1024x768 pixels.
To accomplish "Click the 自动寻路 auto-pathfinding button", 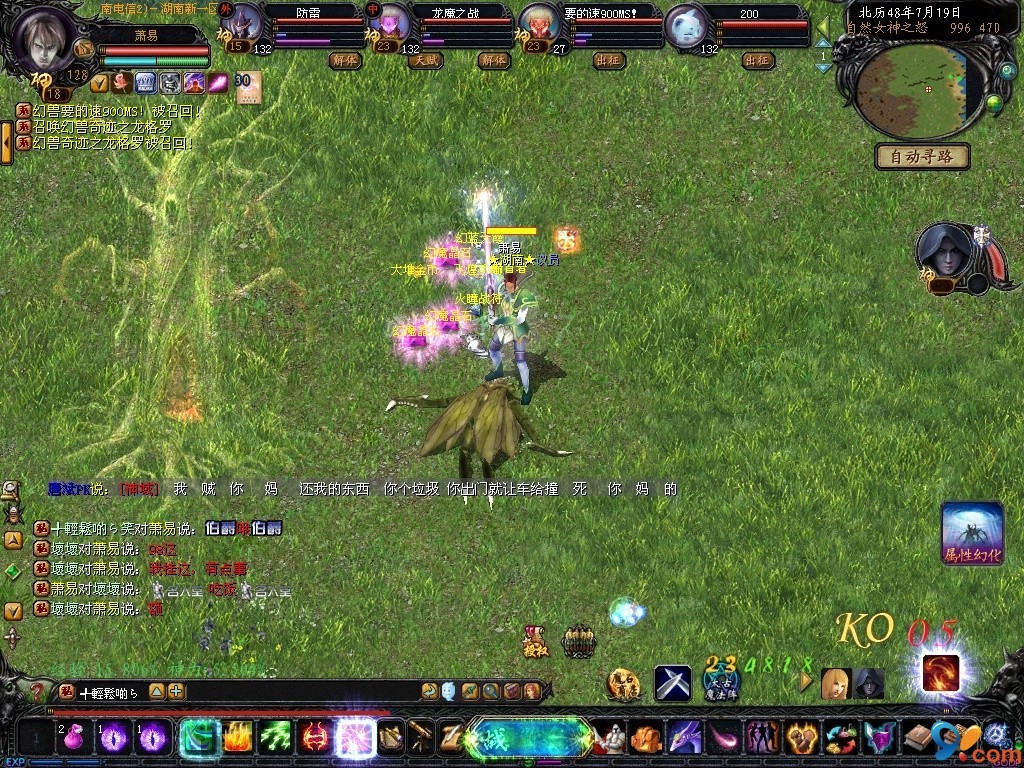I will coord(922,156).
